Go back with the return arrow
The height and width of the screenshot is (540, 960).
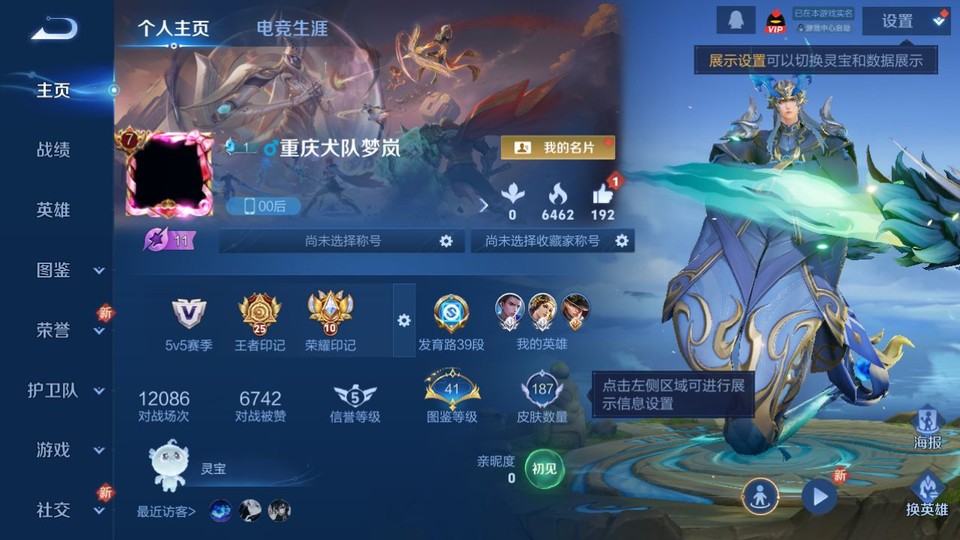[x=54, y=28]
